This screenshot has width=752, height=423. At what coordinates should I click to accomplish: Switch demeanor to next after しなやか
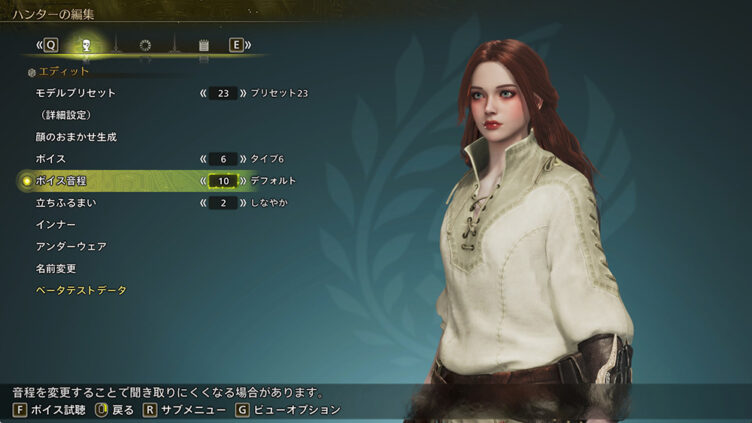click(x=242, y=203)
